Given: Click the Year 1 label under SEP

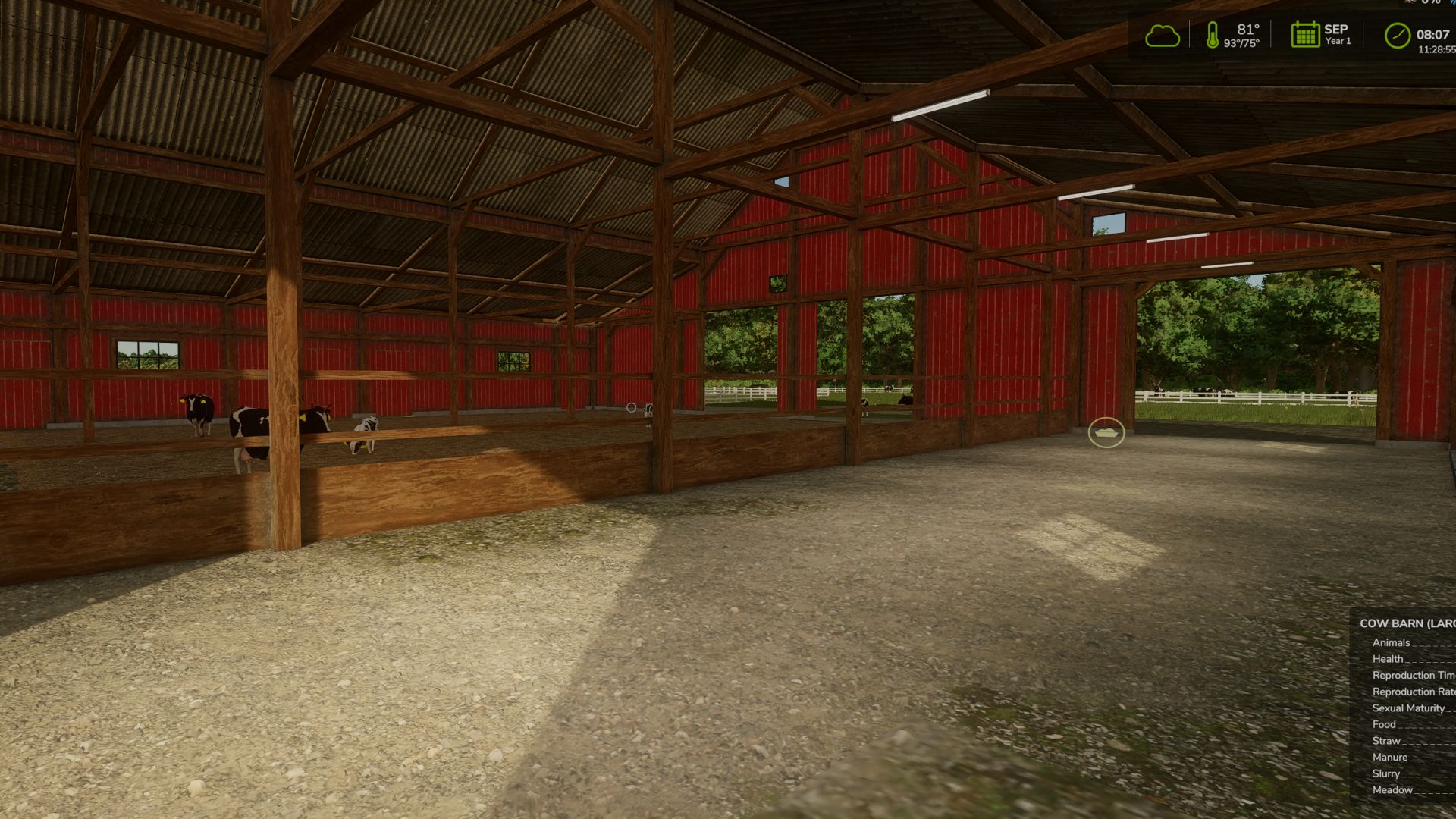Looking at the screenshot, I should 1337,41.
